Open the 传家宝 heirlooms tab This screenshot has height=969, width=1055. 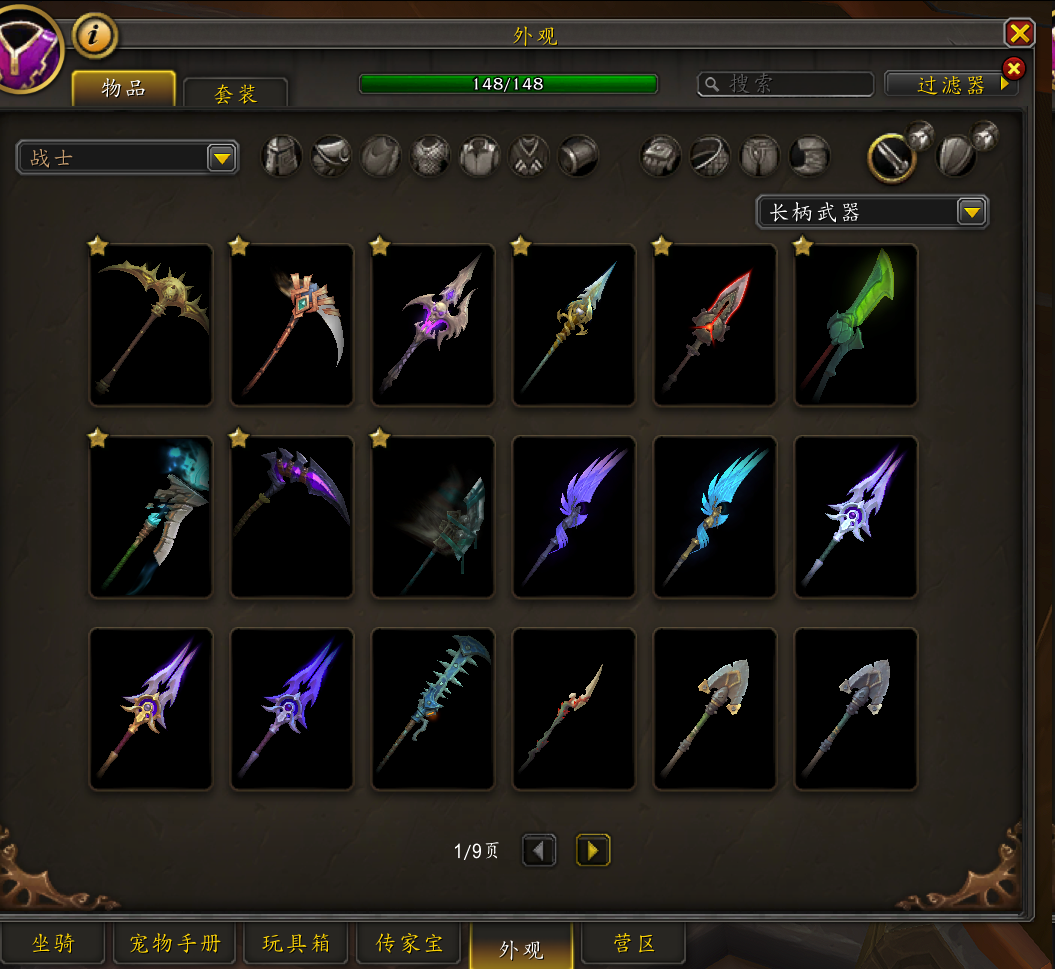click(410, 944)
